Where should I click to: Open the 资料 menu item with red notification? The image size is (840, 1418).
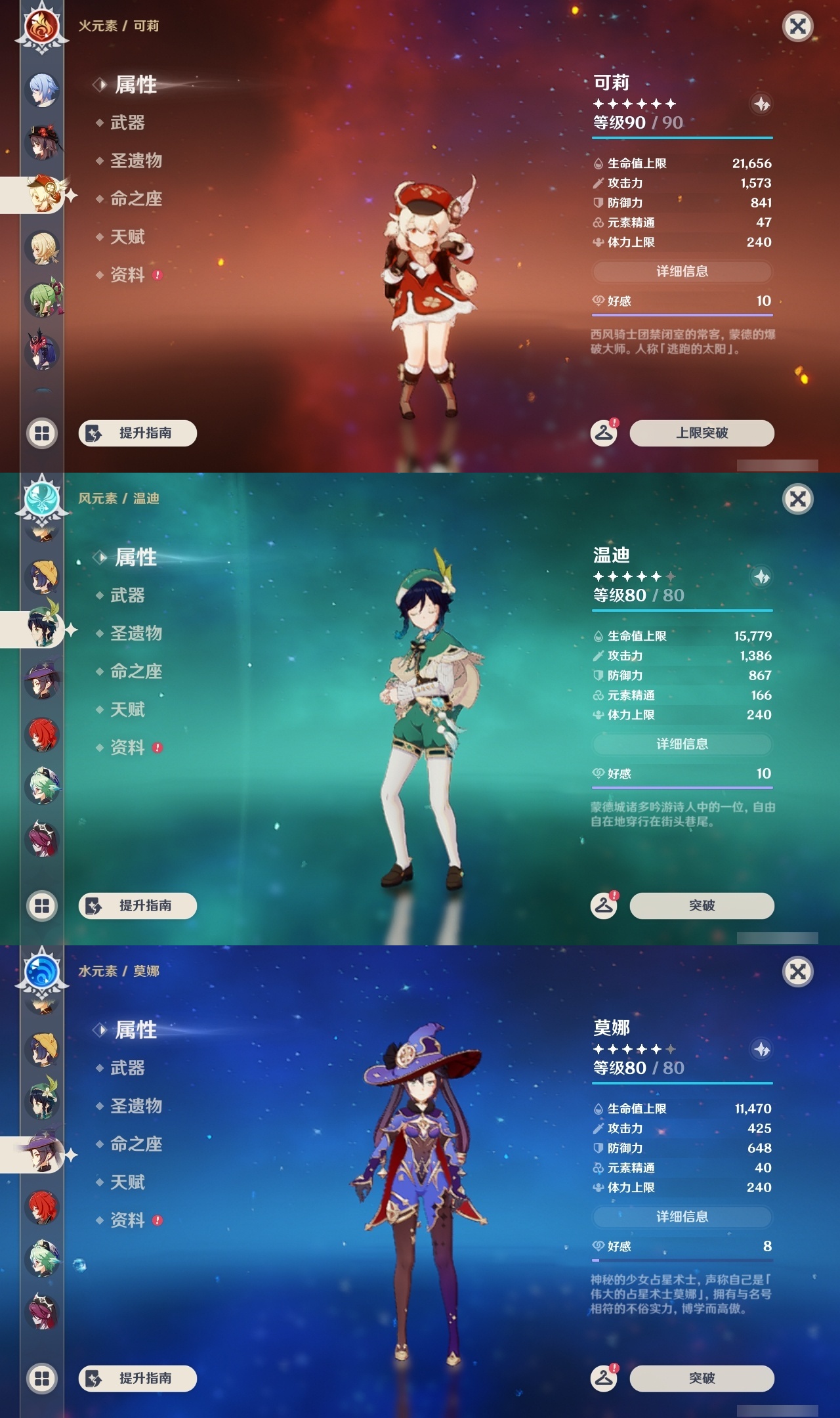point(129,276)
